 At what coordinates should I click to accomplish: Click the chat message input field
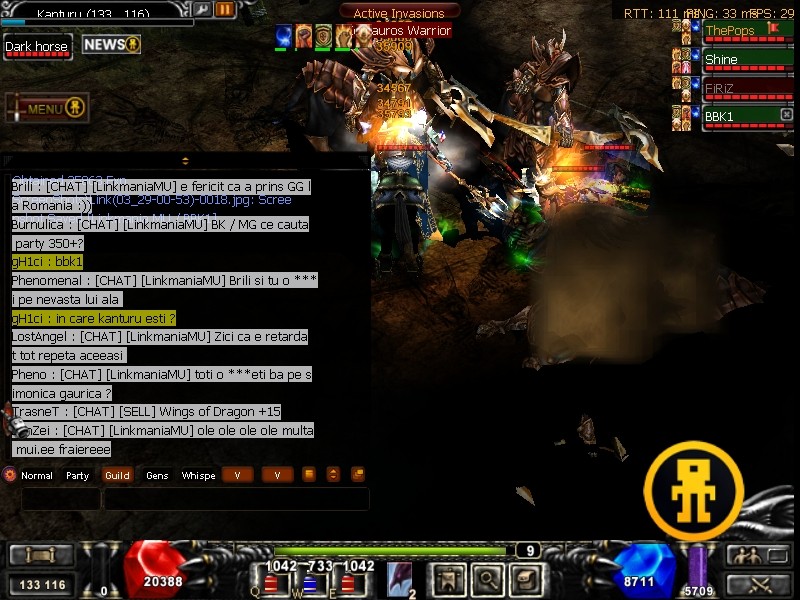235,498
